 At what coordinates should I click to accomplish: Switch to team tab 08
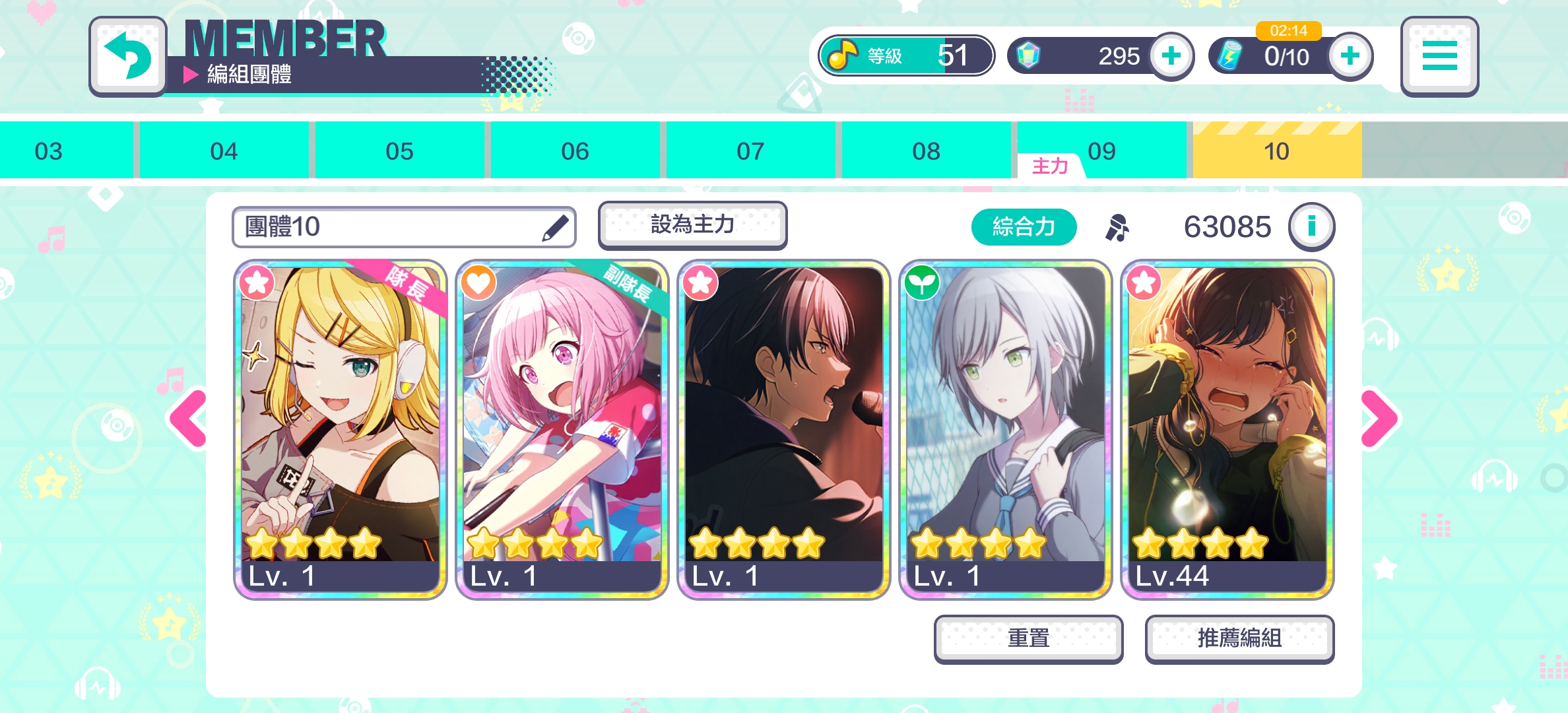[926, 151]
